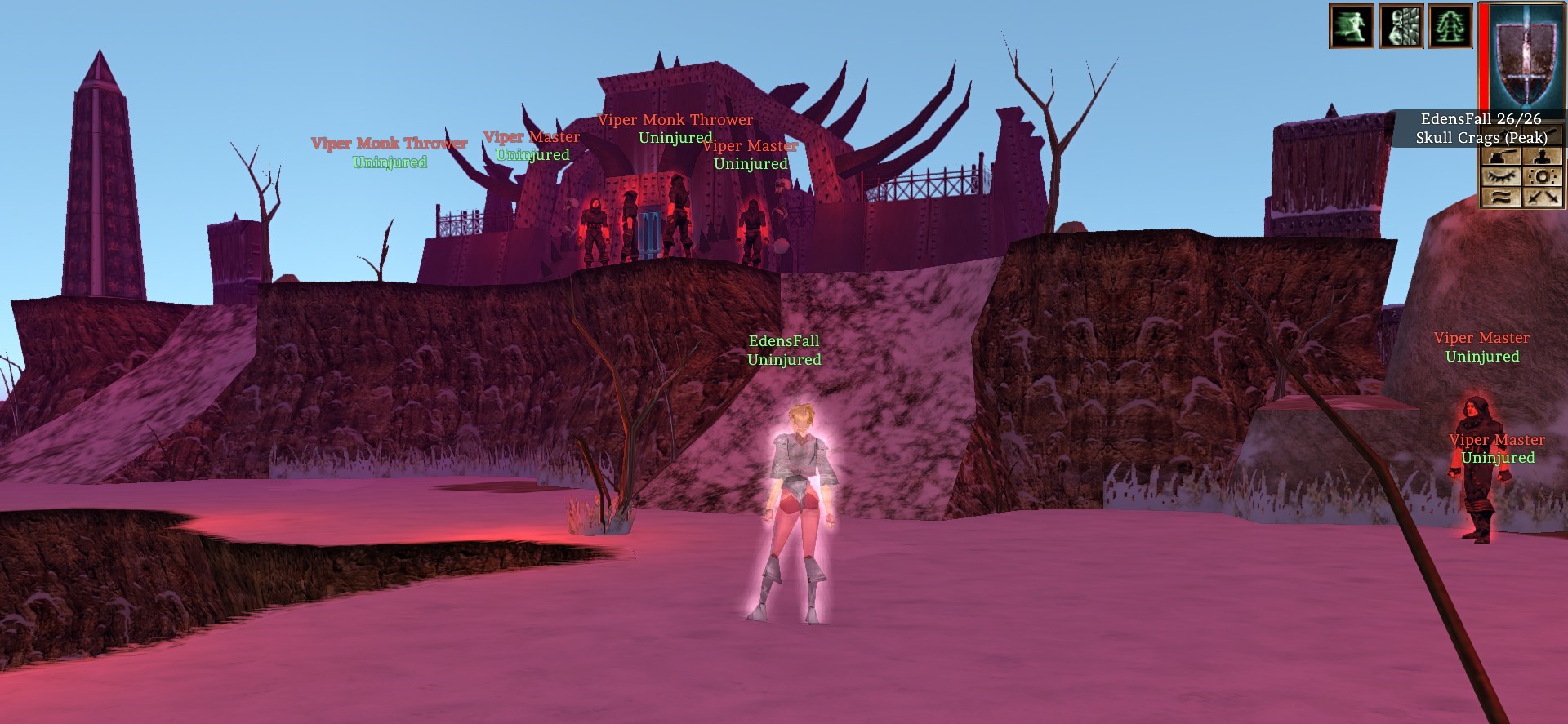
Task: Toggle the closed eye mode button
Action: click(1501, 176)
